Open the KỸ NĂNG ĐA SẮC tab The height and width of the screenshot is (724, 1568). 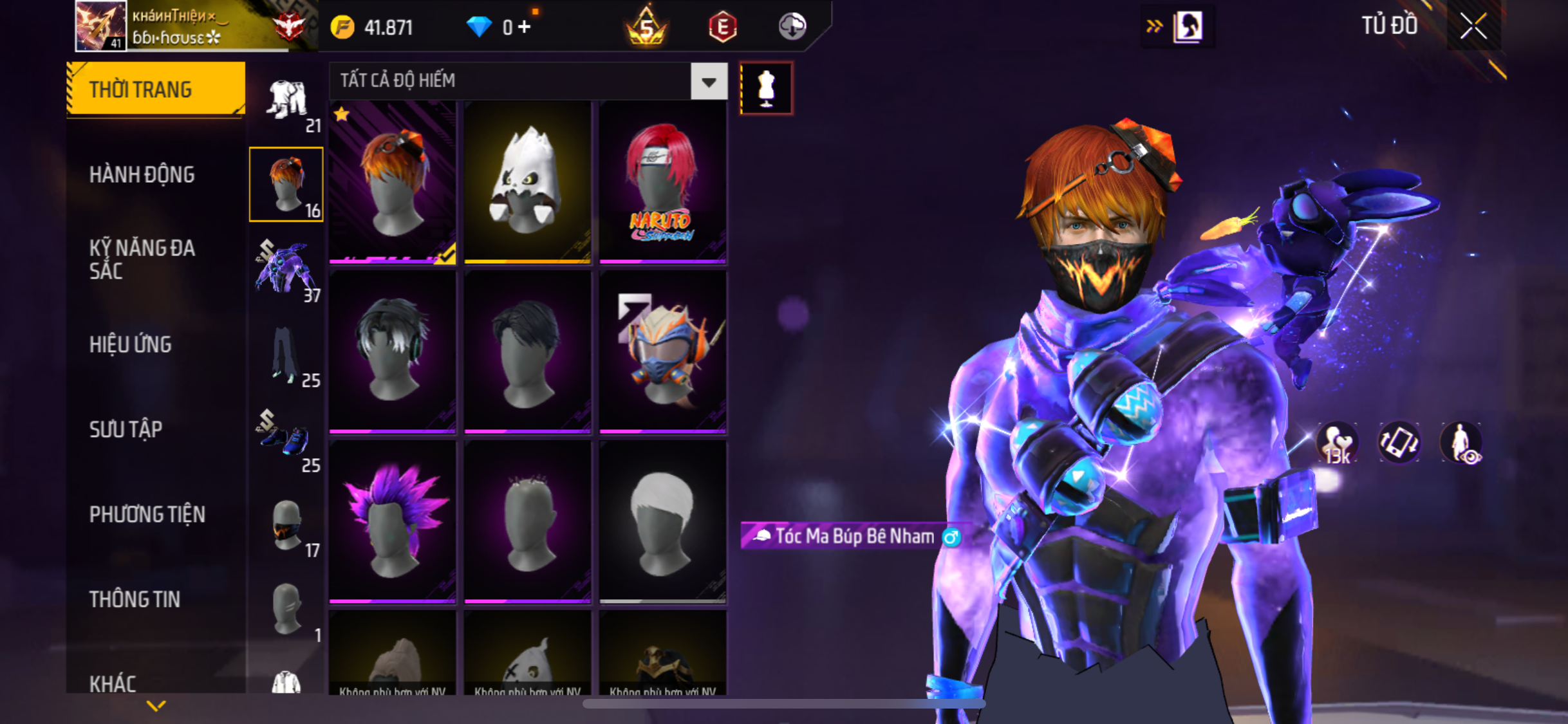tap(142, 259)
